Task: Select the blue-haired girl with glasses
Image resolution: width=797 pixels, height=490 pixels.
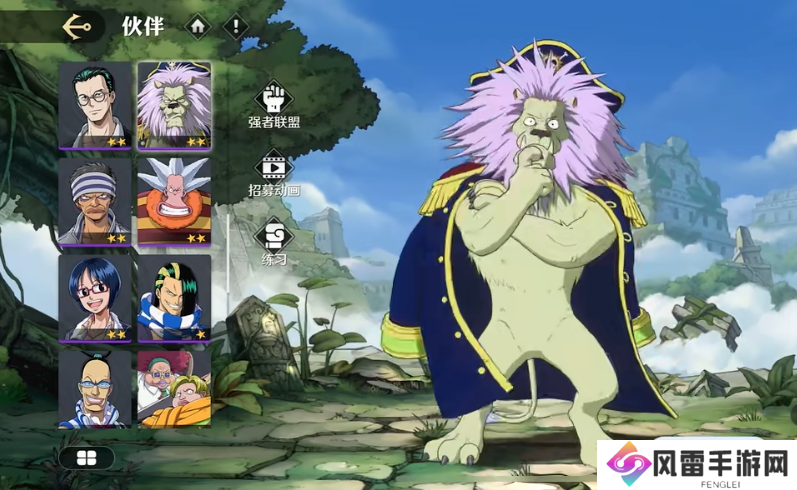Action: (95, 297)
